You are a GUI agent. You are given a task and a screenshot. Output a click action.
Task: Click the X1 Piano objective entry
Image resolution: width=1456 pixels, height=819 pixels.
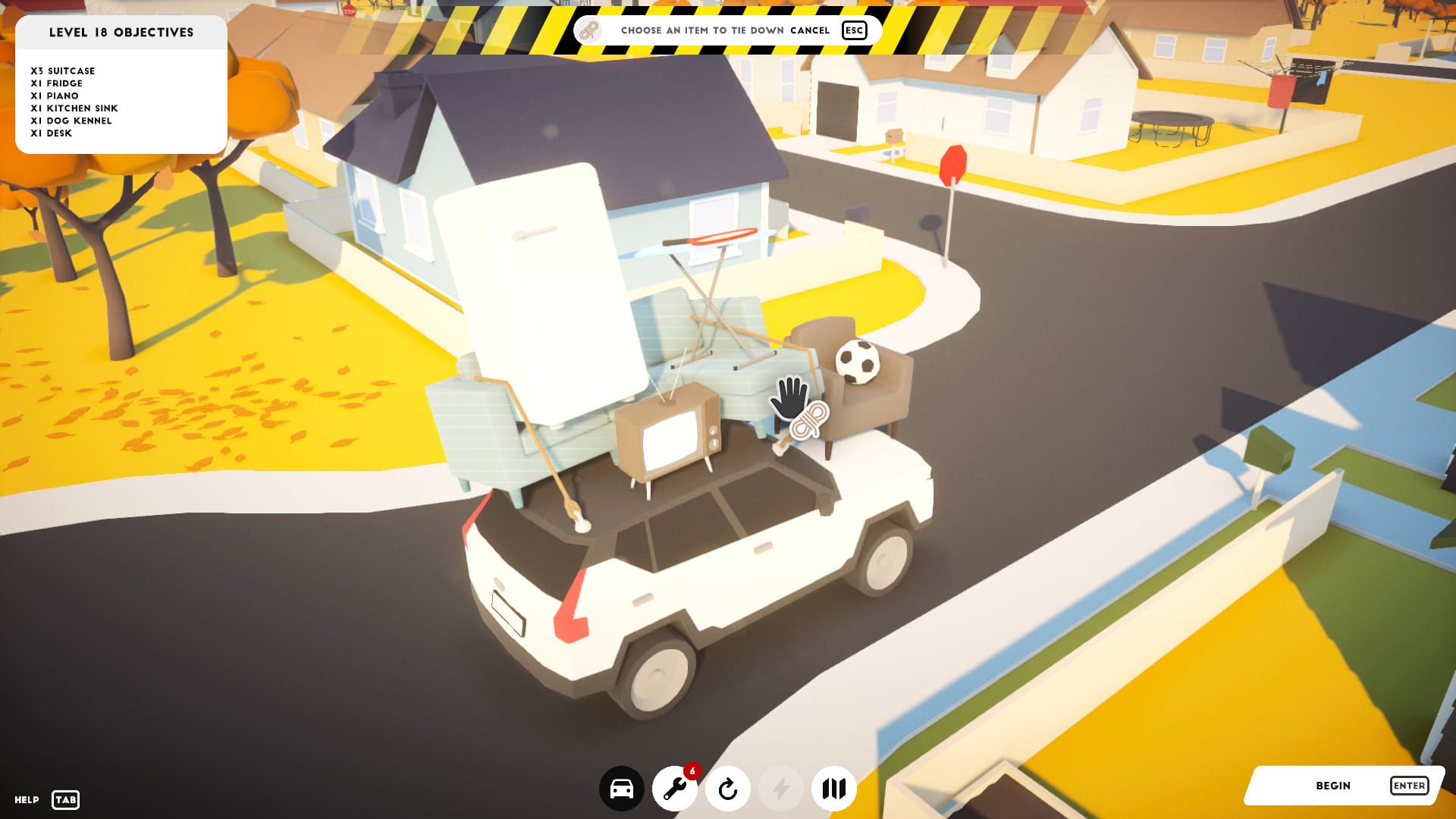click(x=53, y=96)
